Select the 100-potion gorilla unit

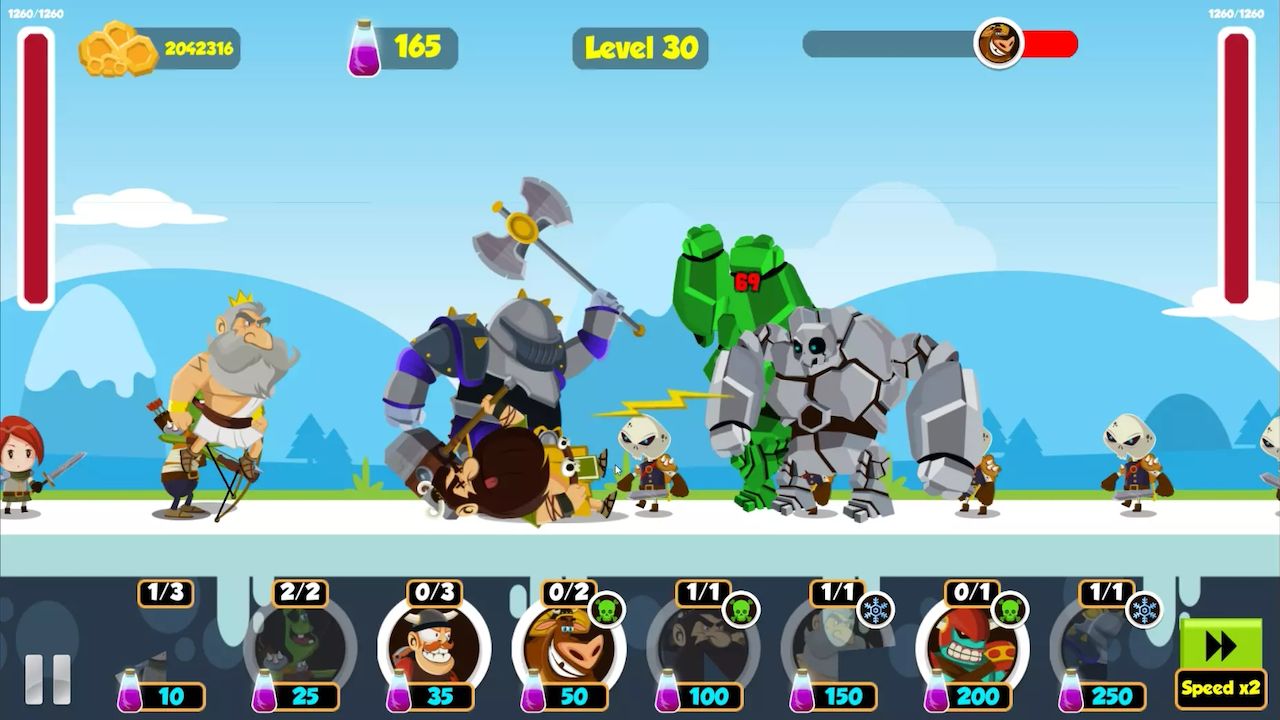(x=702, y=650)
